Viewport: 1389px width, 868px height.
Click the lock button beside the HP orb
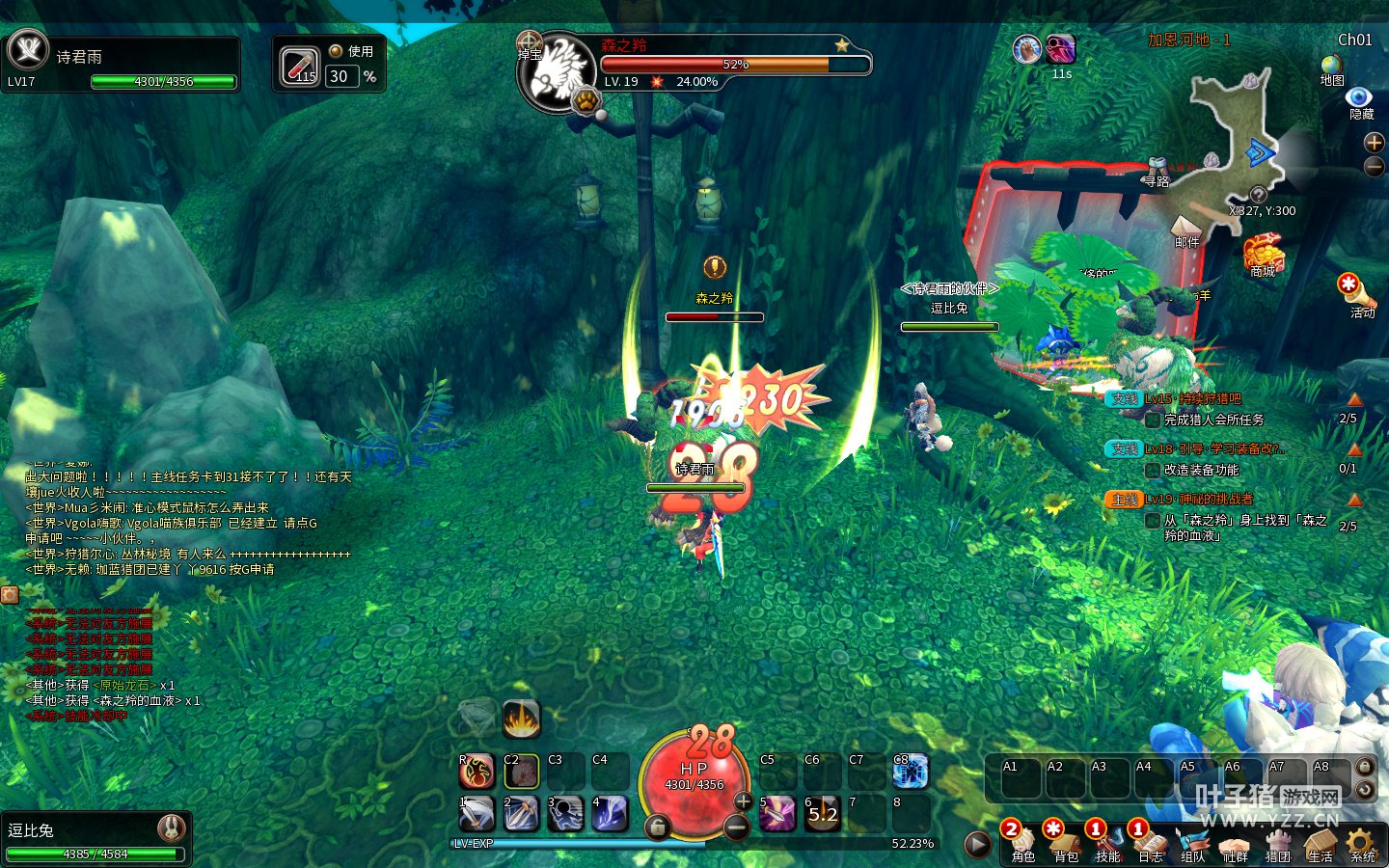pos(657,827)
